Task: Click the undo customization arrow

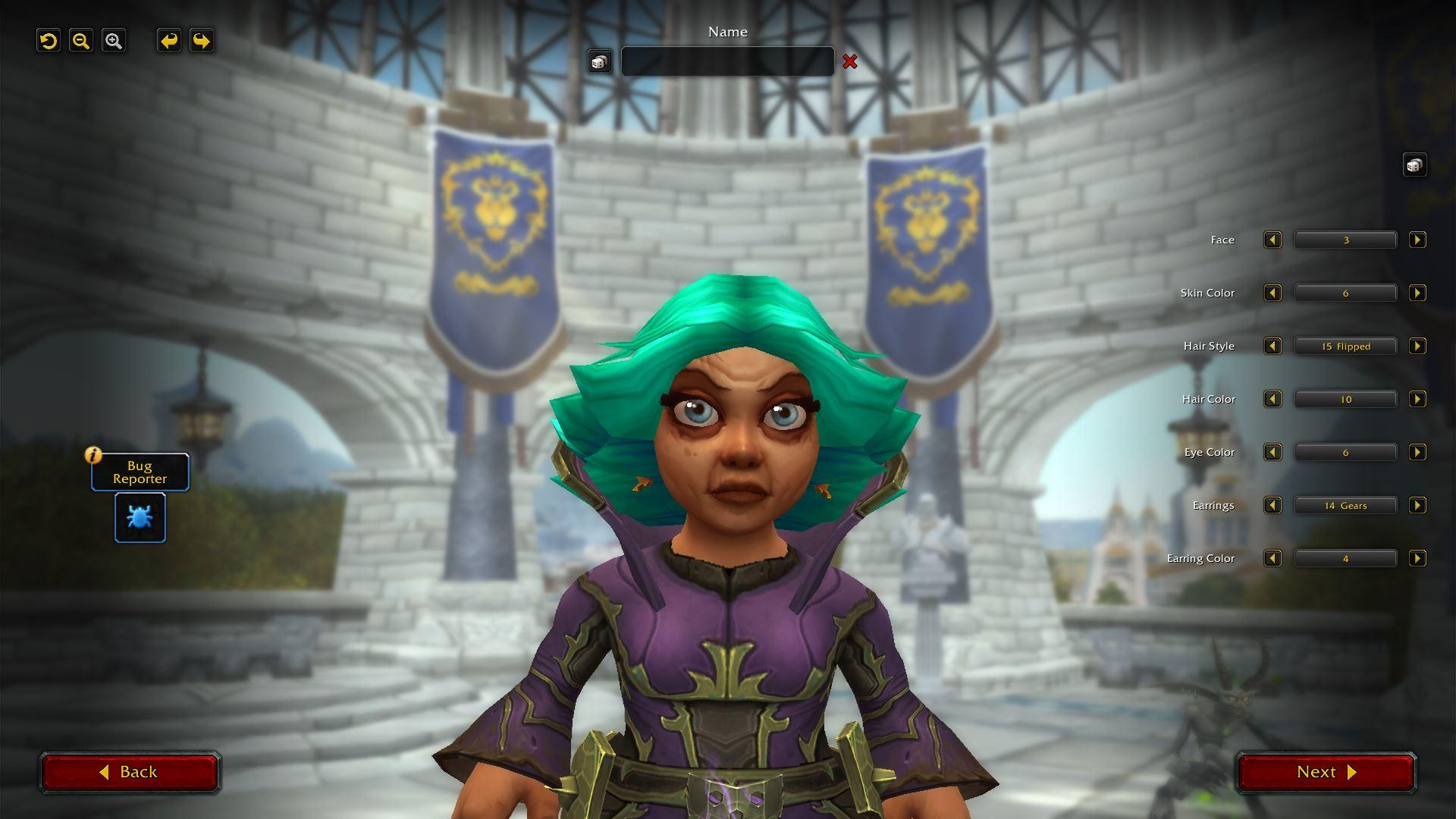Action: click(49, 41)
